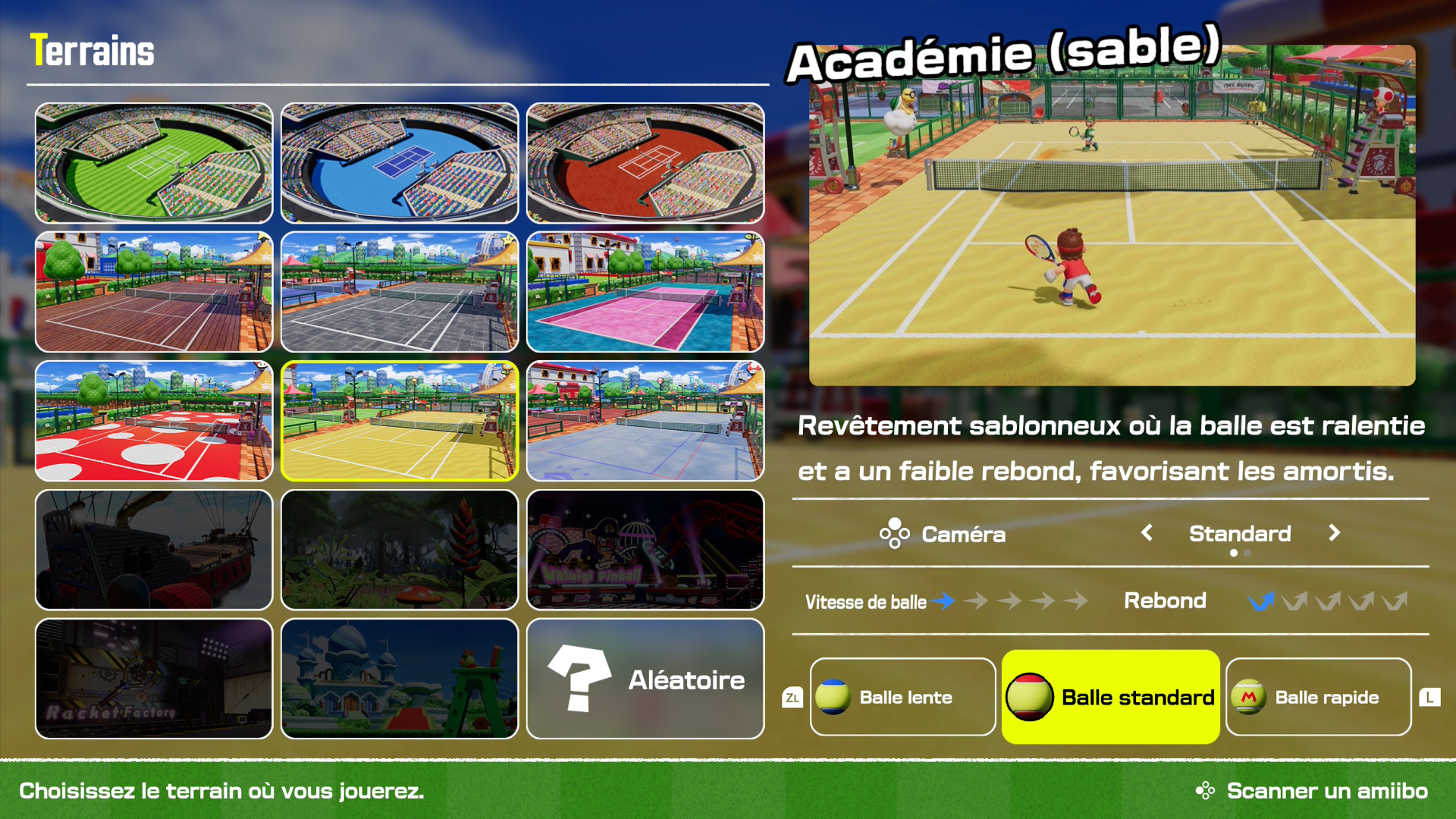Pick the Aléatoire random court option
The width and height of the screenshot is (1456, 819).
click(645, 679)
